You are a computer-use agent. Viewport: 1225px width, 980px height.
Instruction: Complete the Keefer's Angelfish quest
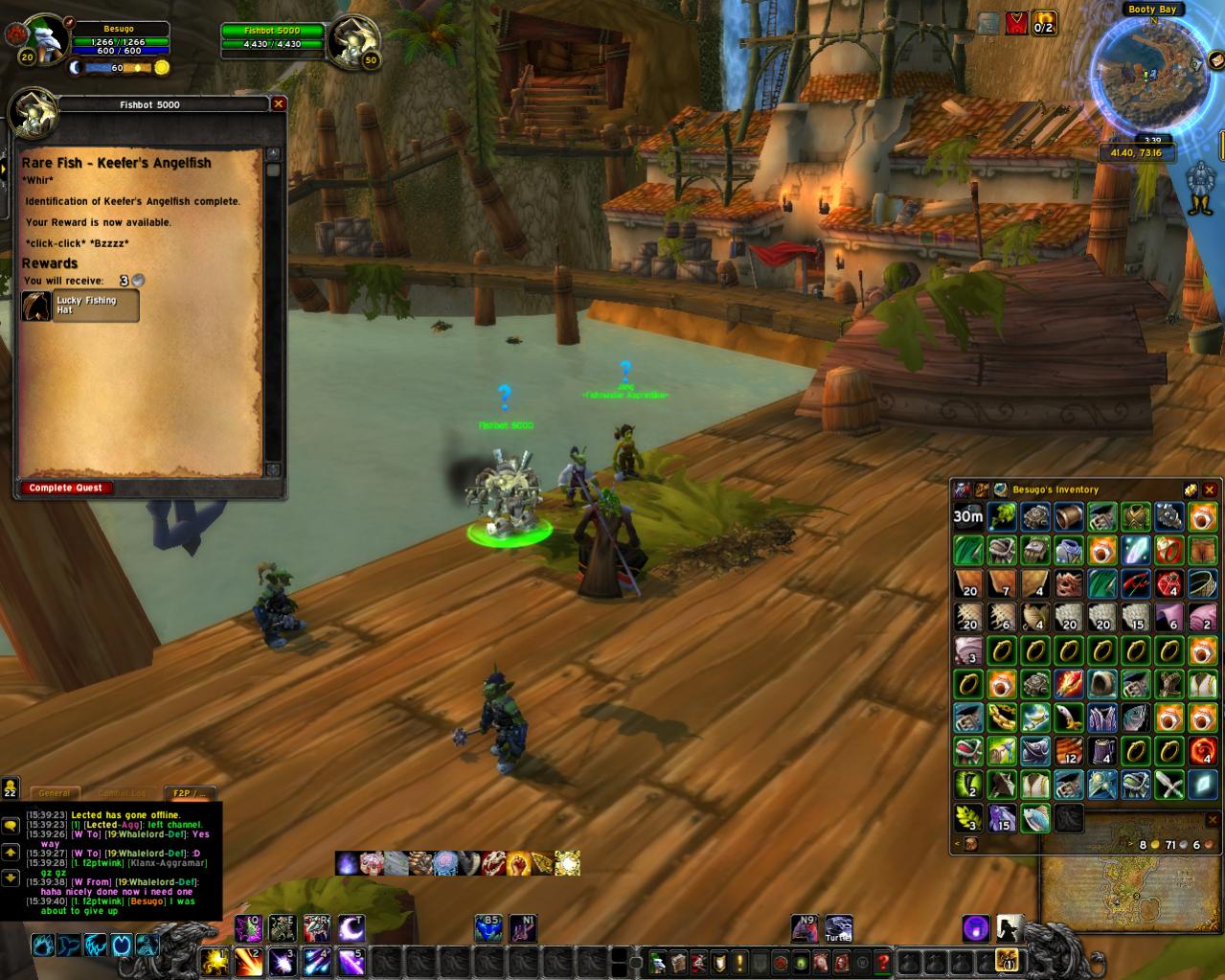[x=66, y=489]
